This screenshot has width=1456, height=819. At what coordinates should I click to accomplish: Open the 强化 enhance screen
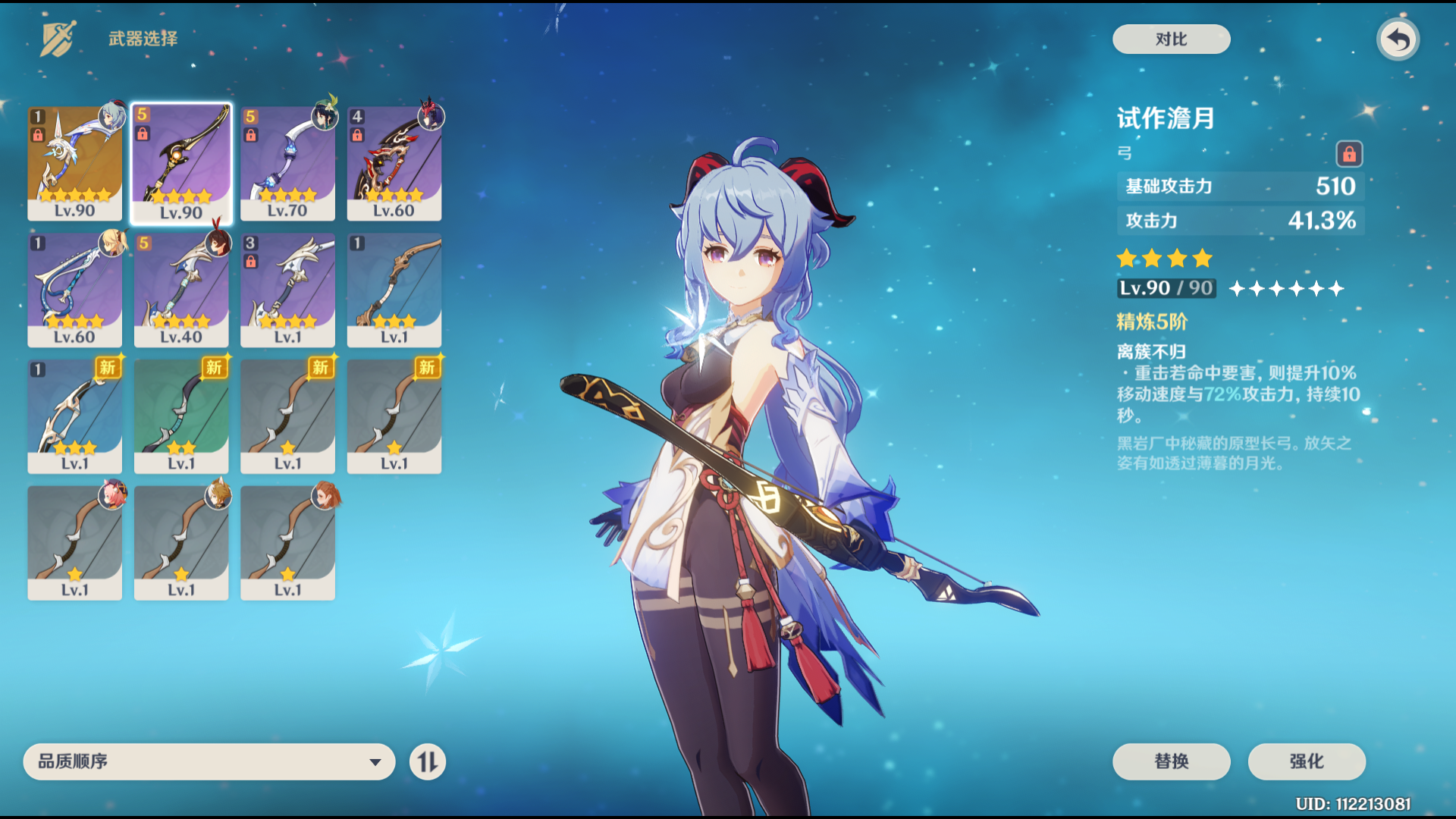tap(1307, 761)
